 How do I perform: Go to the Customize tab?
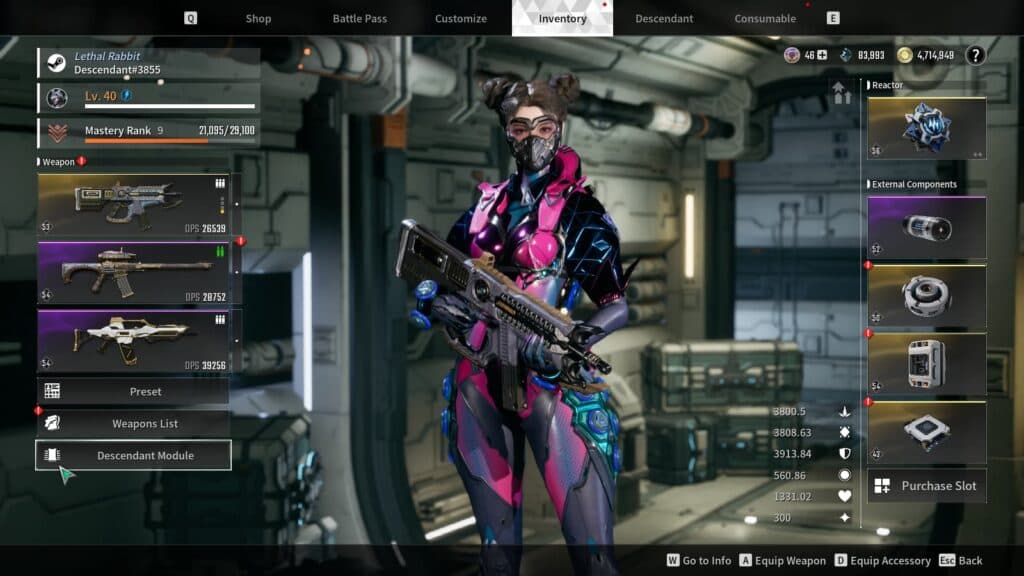click(x=461, y=18)
